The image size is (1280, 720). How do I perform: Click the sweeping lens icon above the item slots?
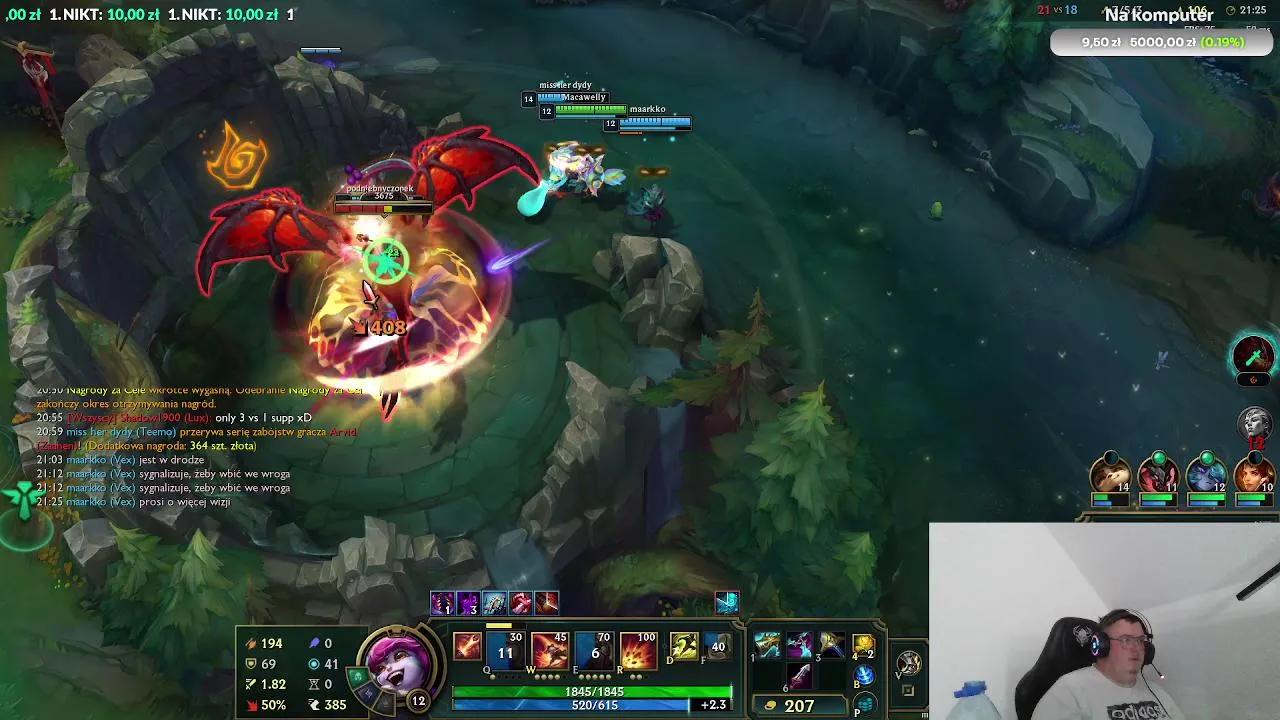pyautogui.click(x=727, y=604)
